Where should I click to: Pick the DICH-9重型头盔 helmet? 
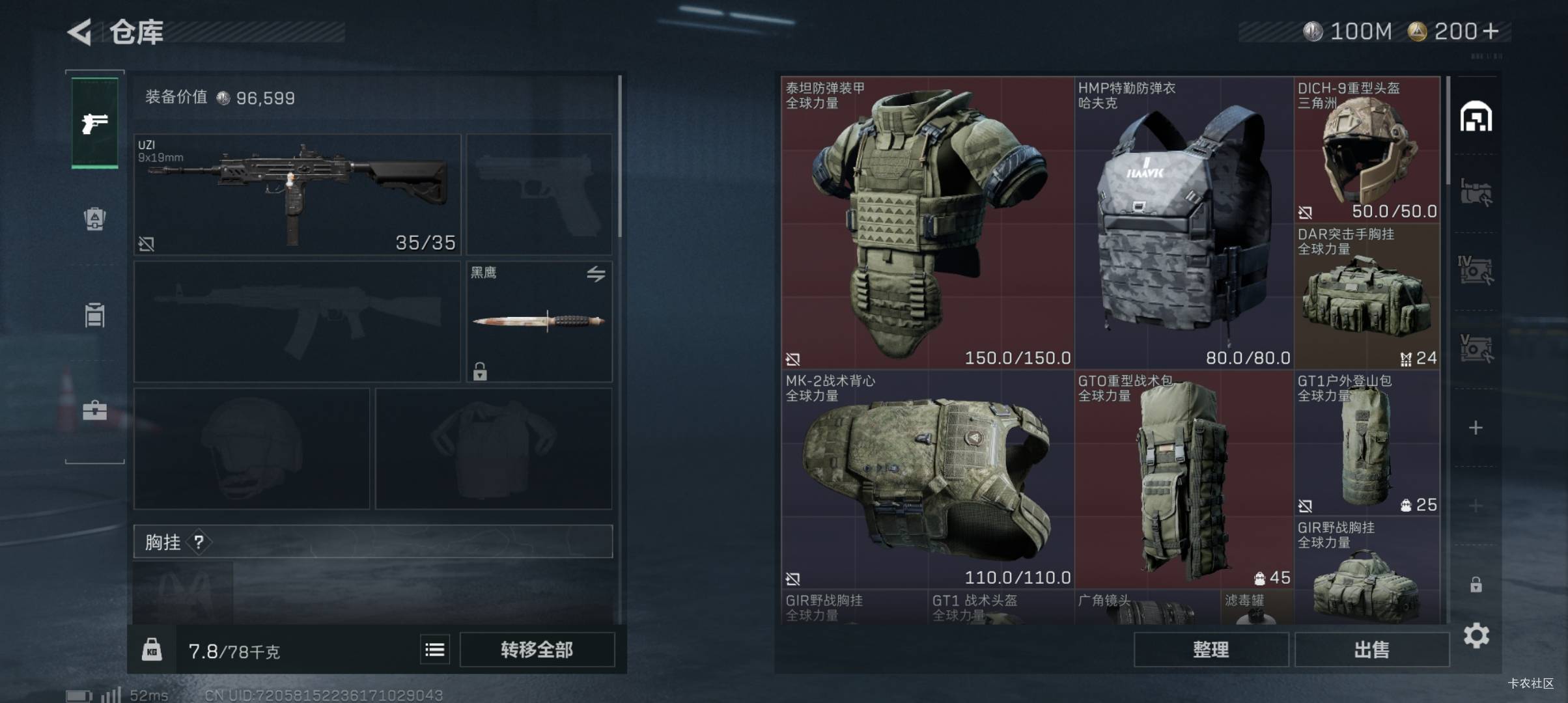[x=1366, y=150]
